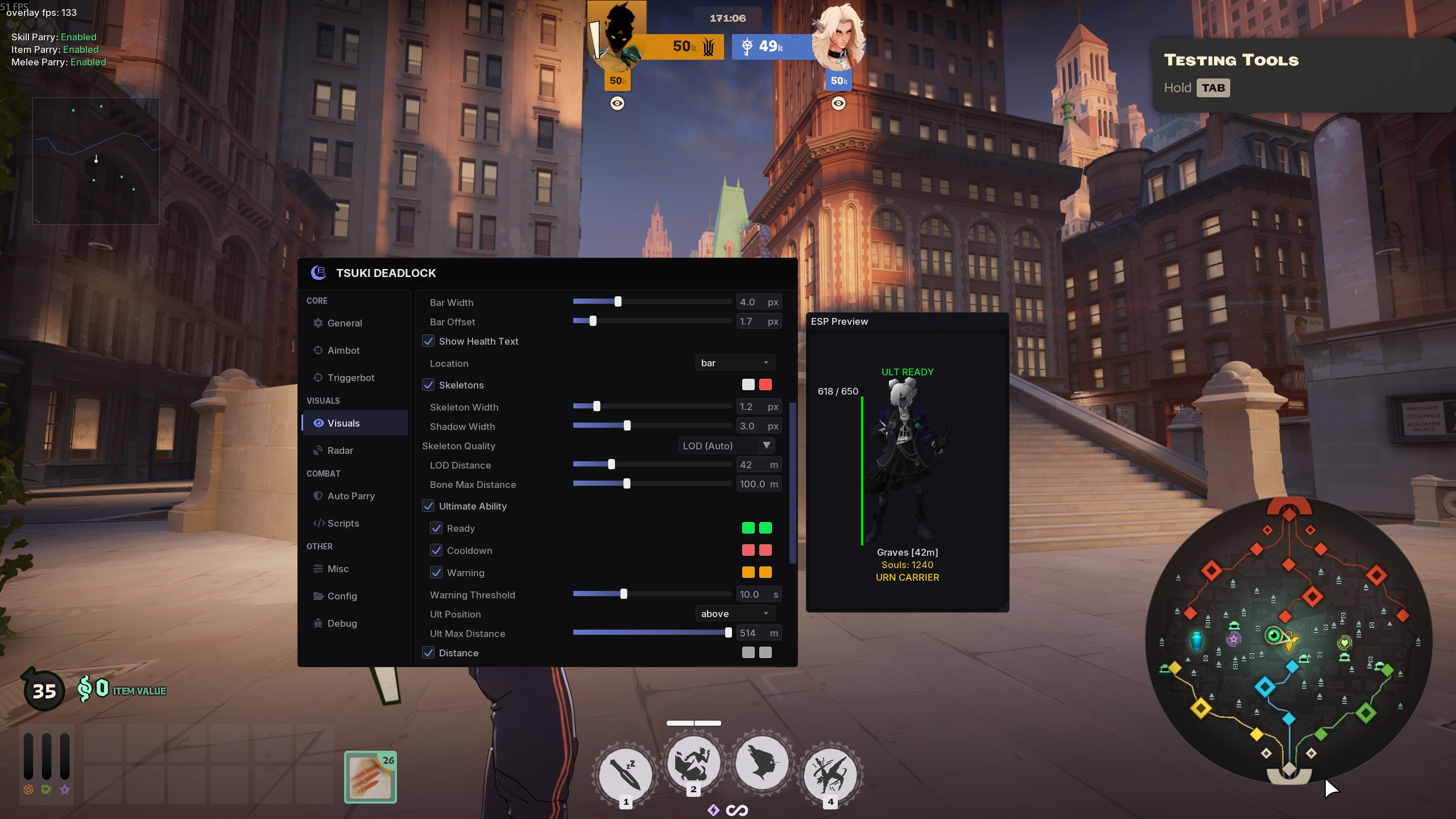The height and width of the screenshot is (819, 1456).
Task: Disable the Show Health Text checkbox
Action: pyautogui.click(x=429, y=341)
